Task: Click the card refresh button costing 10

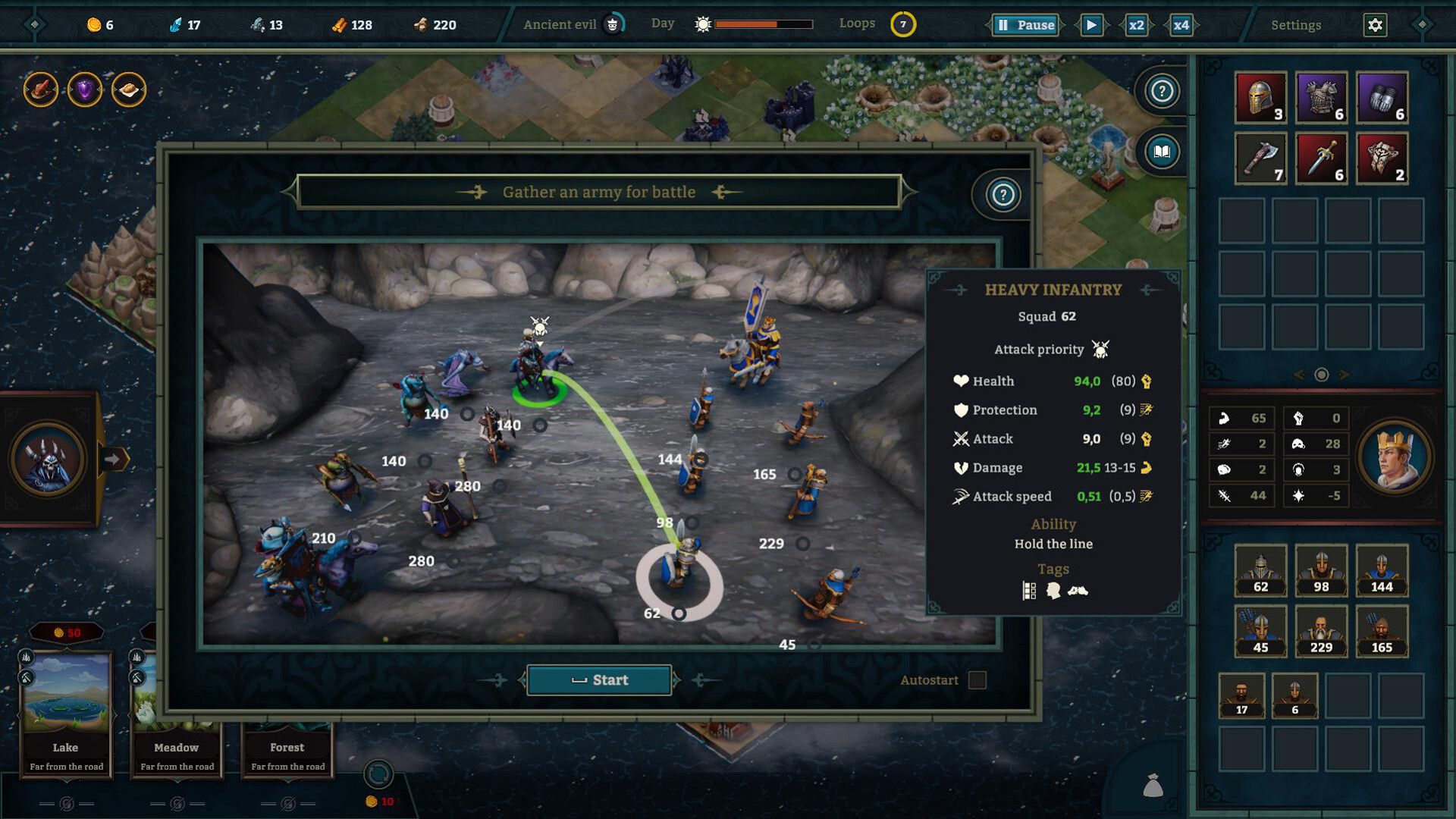Action: 378,775
